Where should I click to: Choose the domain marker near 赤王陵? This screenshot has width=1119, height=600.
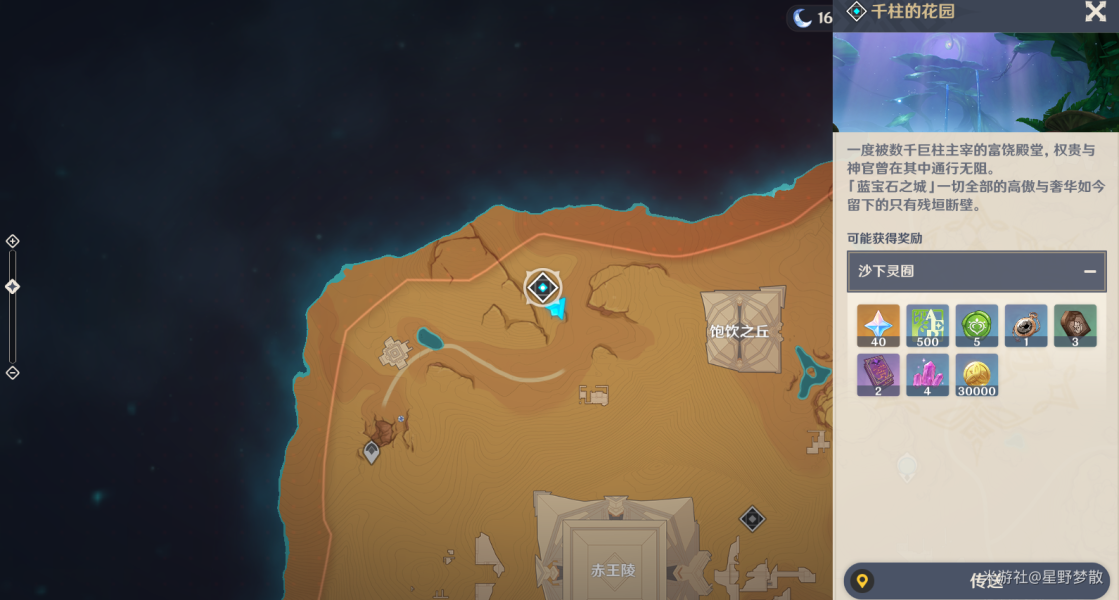tap(752, 518)
